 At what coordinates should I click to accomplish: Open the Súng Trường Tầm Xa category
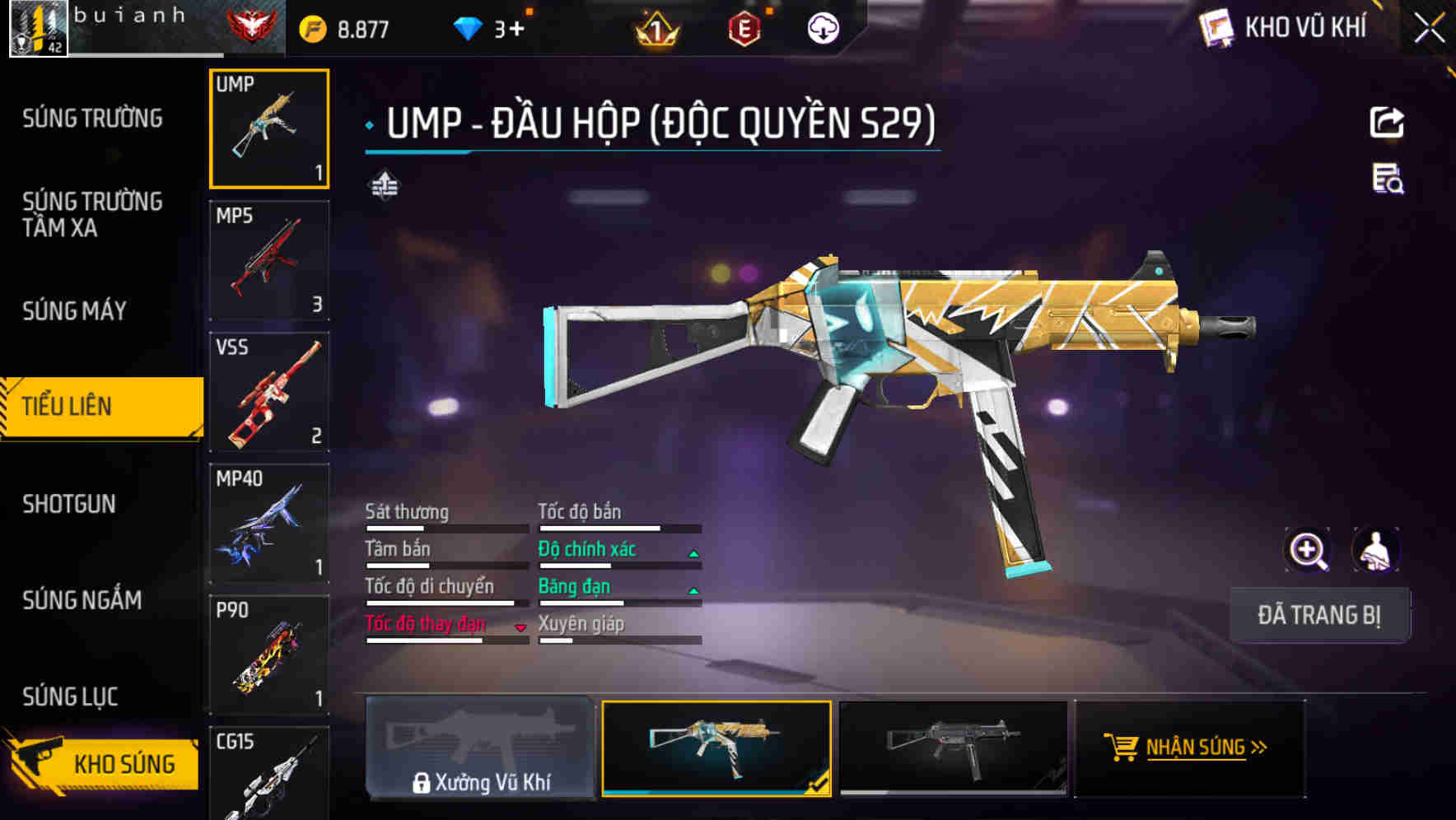pyautogui.click(x=92, y=214)
